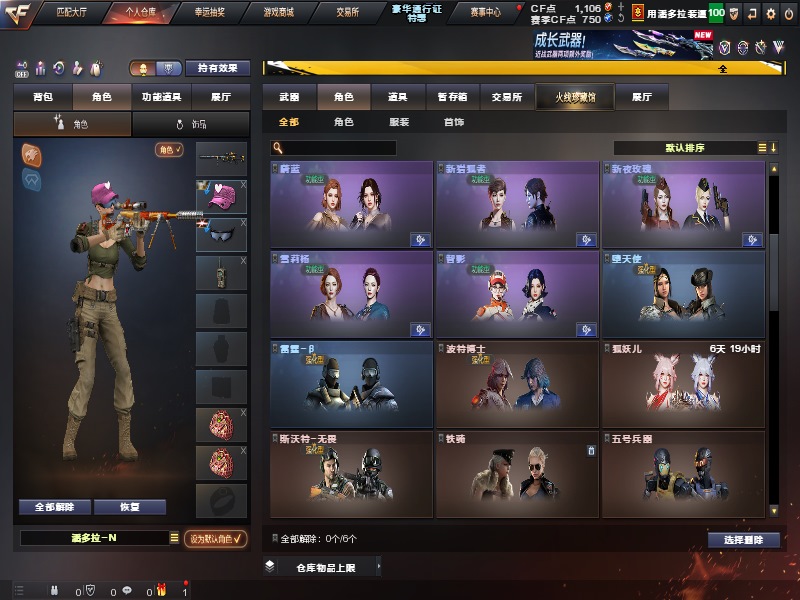This screenshot has height=600, width=800.
Task: Click the gear settings icon in top bar
Action: (770, 14)
